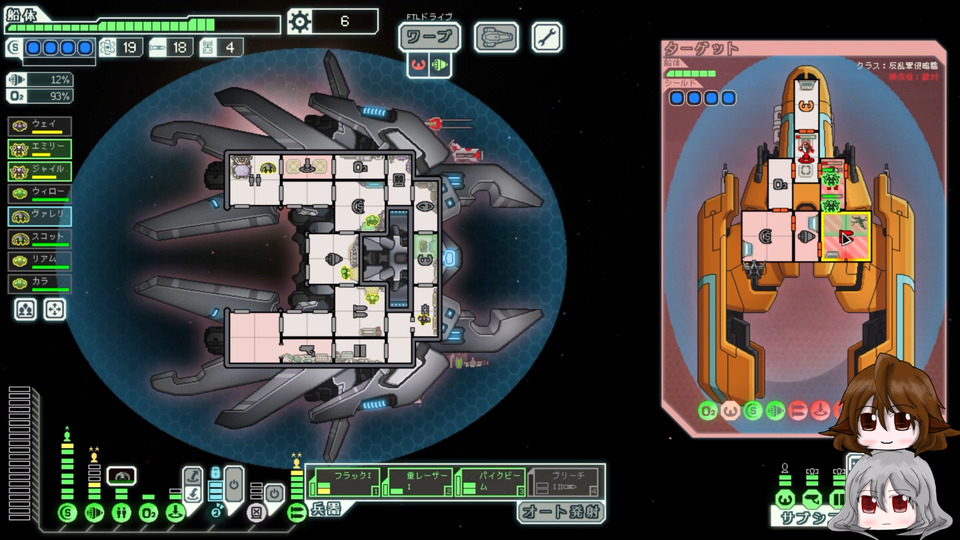This screenshot has width=960, height=540.
Task: Click the oxygen system power icon
Action: [x=148, y=513]
